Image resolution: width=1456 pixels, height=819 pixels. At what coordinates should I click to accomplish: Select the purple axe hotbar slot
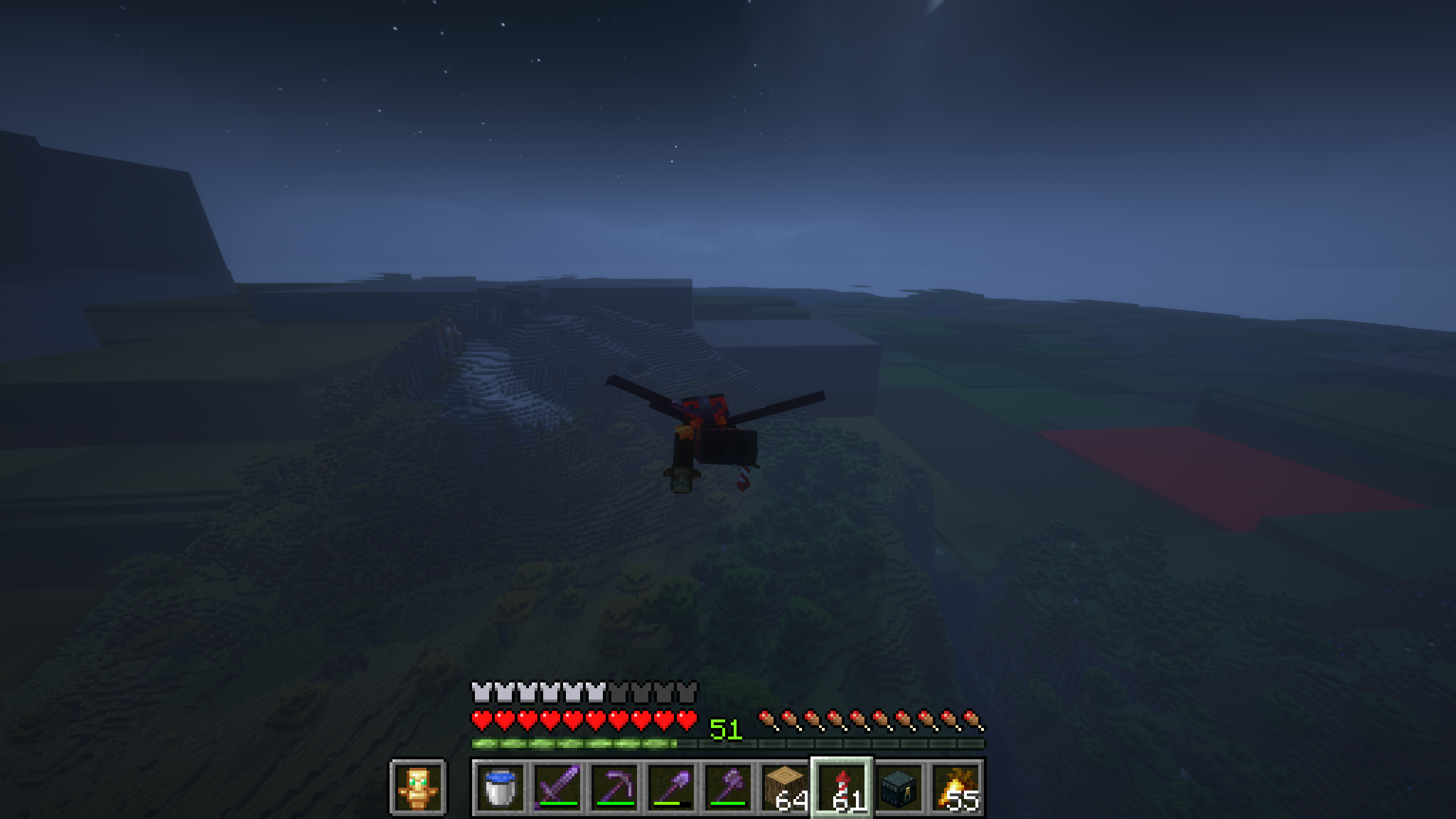tap(728, 787)
